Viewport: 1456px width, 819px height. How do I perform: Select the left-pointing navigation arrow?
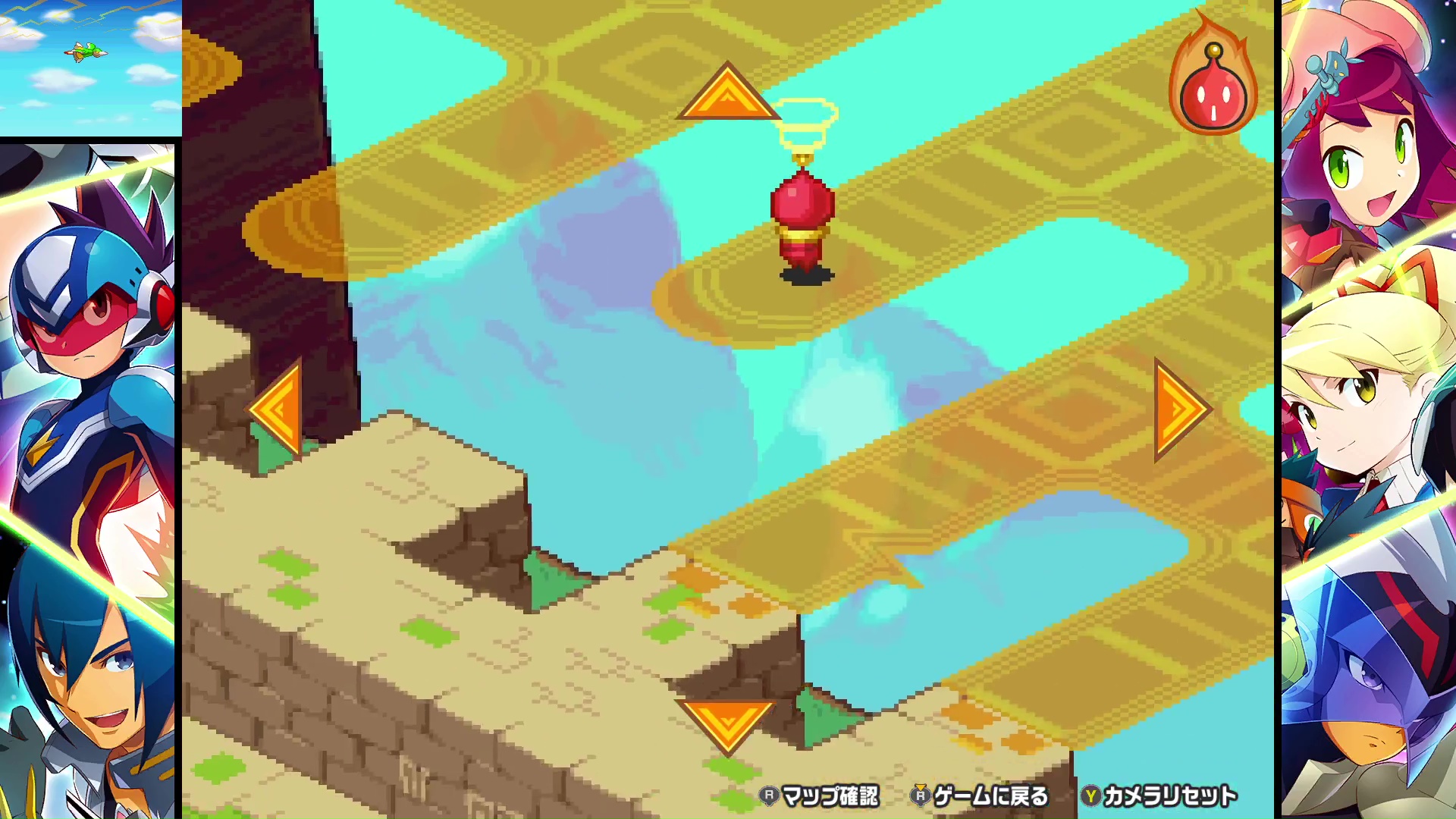point(280,409)
